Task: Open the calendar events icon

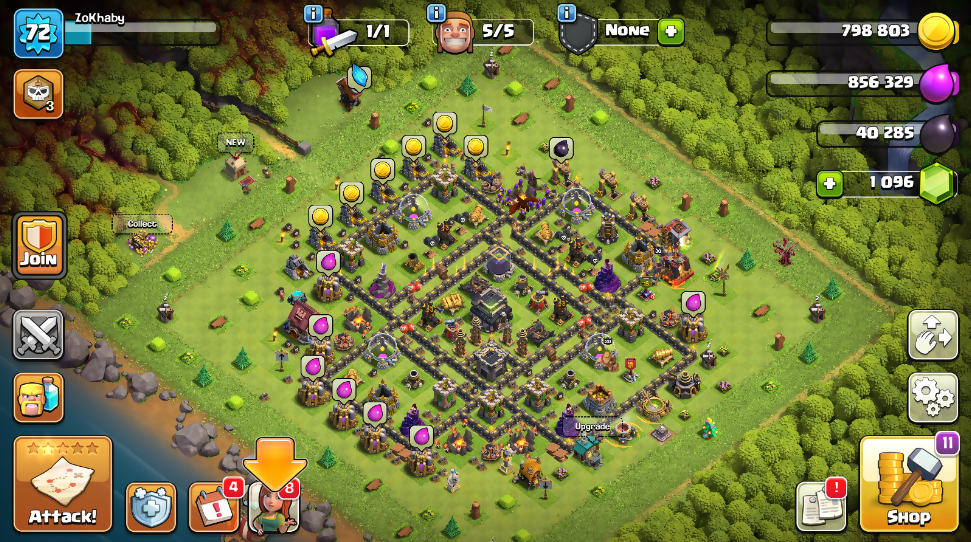Action: (x=213, y=507)
